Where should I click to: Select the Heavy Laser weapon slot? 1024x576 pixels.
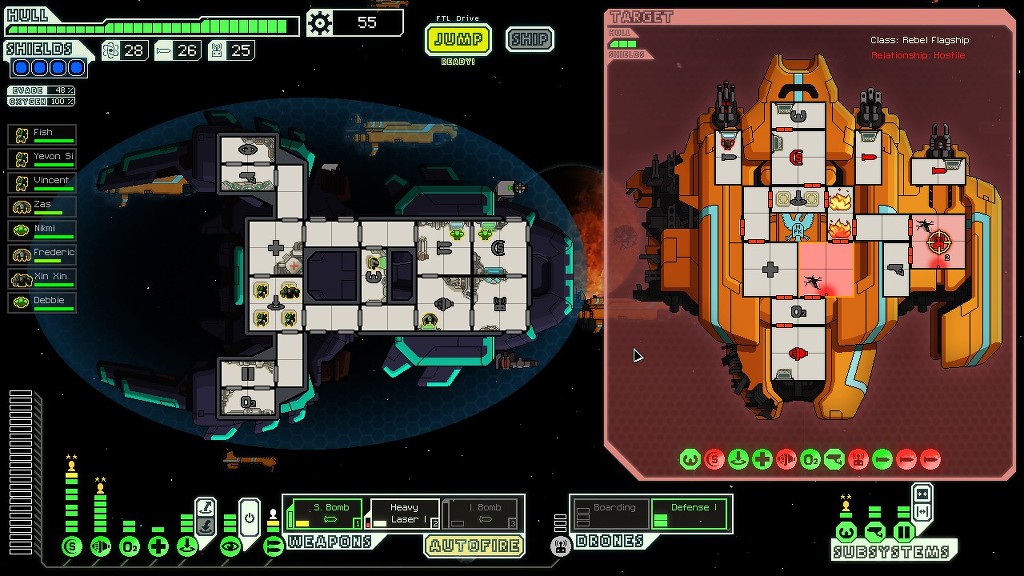[403, 514]
